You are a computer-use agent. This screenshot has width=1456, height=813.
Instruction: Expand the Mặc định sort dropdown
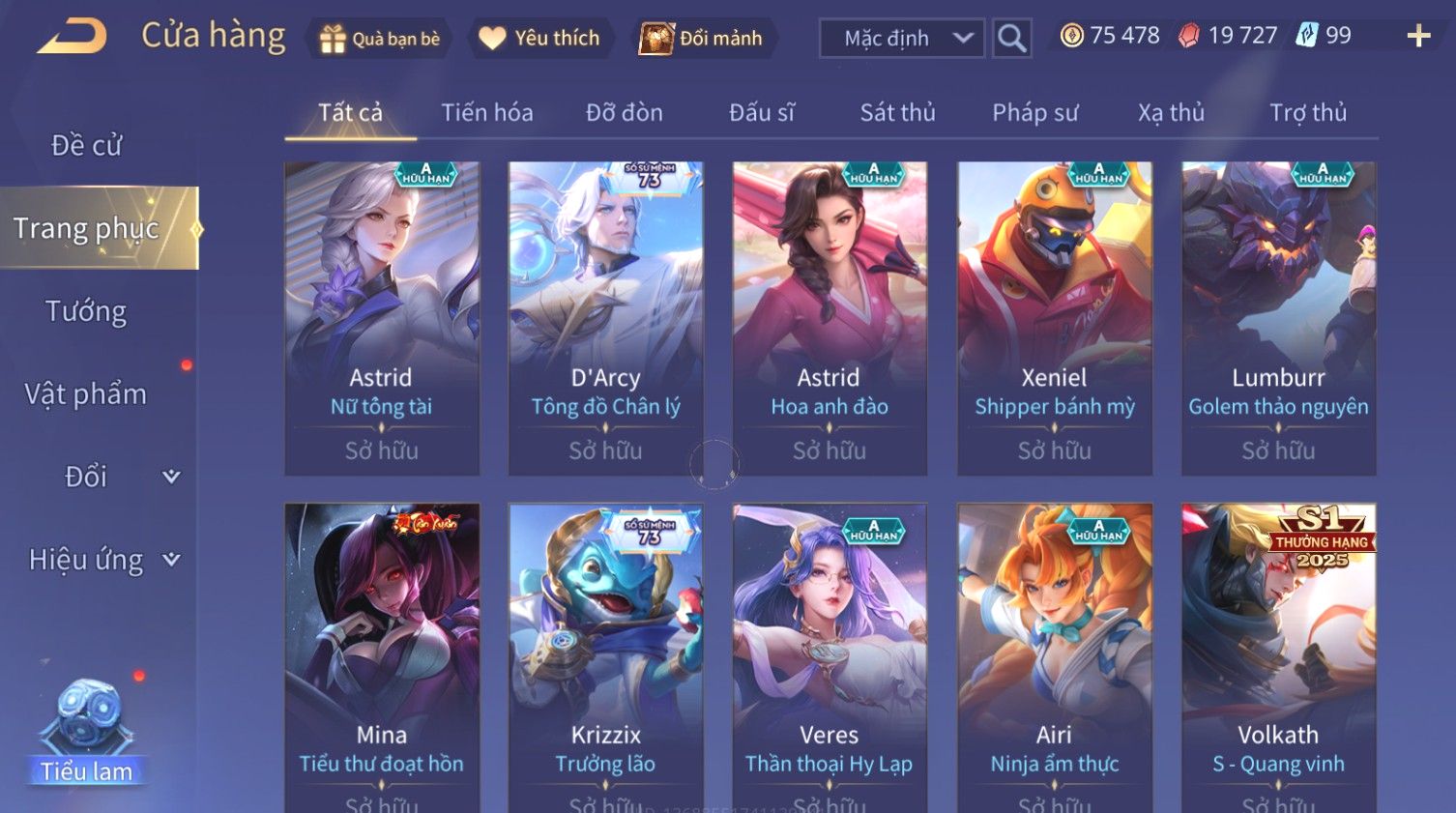902,39
